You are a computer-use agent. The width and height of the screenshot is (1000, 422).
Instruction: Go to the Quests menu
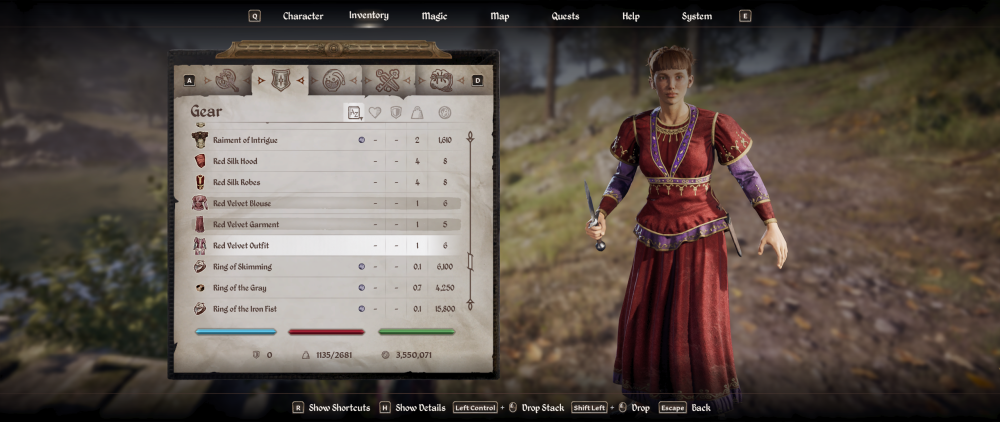pyautogui.click(x=565, y=16)
